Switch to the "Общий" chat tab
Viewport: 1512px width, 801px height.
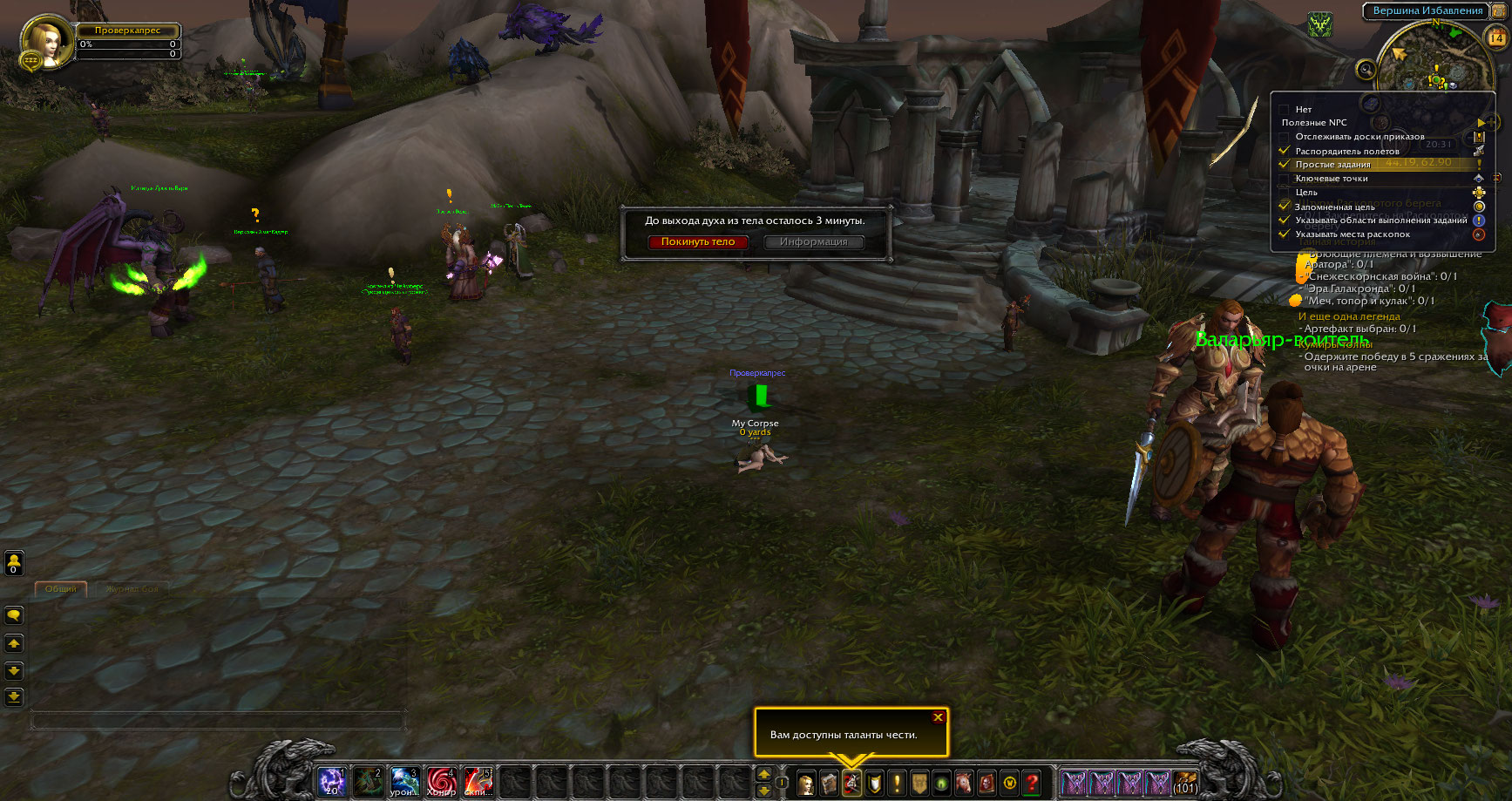[x=61, y=589]
